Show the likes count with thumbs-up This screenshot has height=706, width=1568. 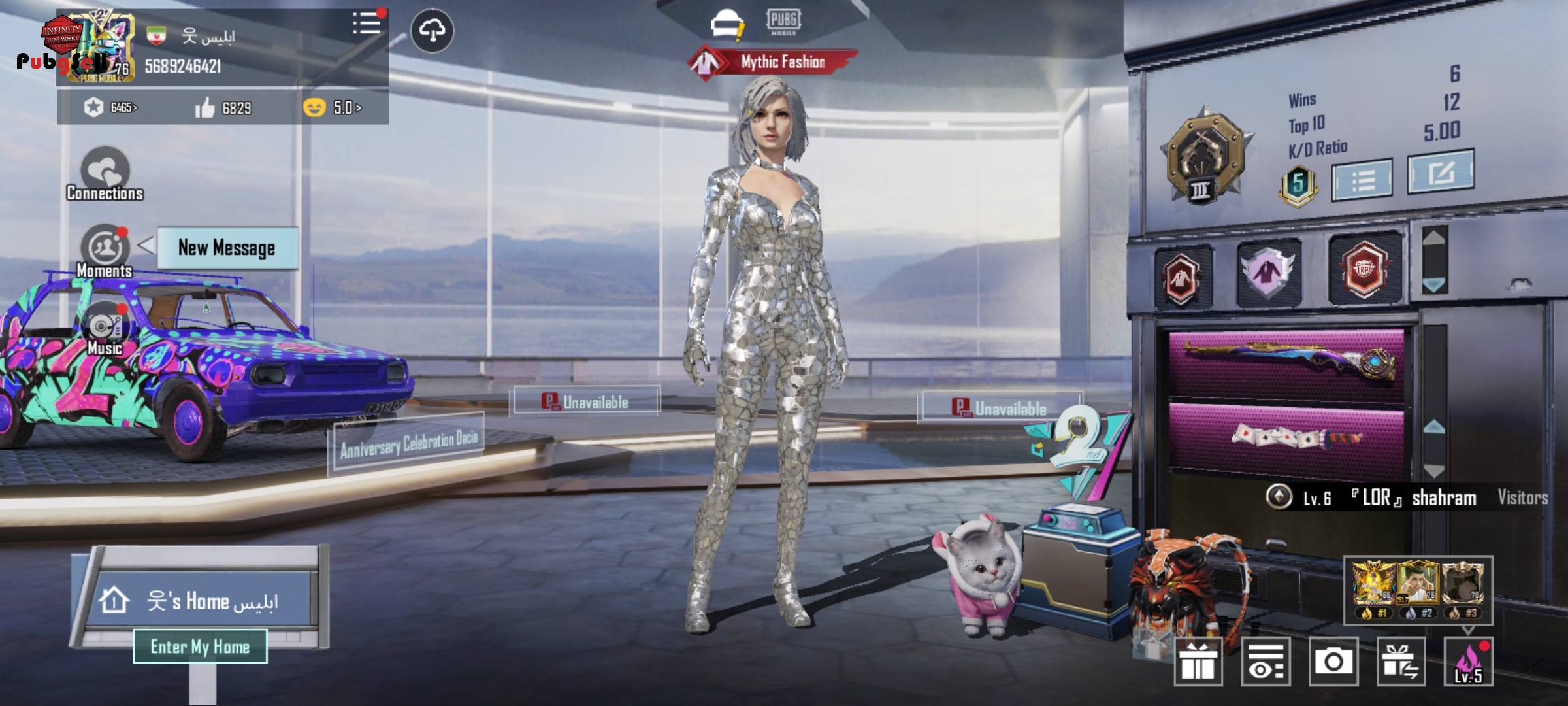coord(223,108)
